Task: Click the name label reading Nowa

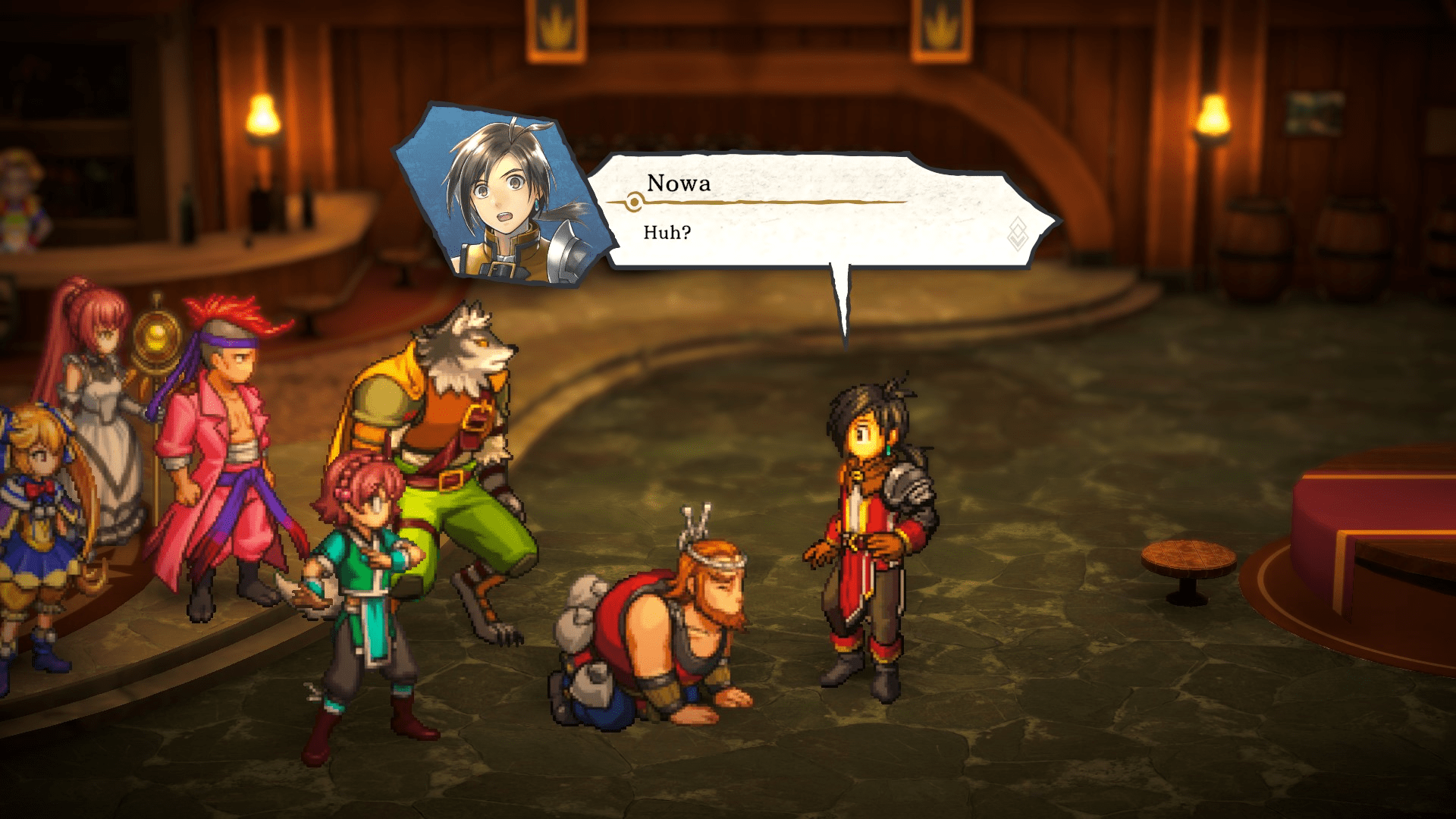Action: pos(679,182)
